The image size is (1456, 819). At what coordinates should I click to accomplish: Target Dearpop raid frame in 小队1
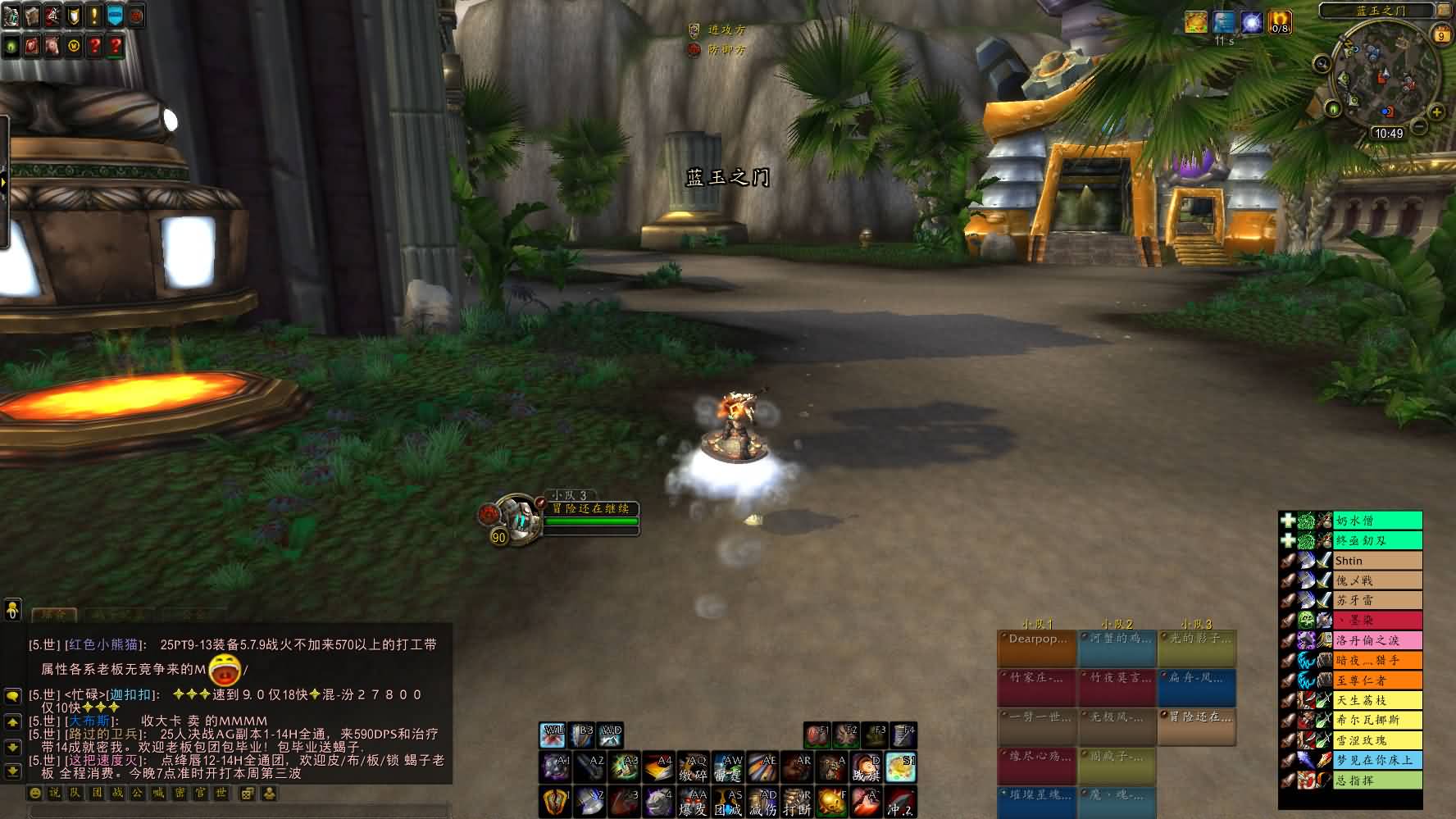tap(1036, 648)
